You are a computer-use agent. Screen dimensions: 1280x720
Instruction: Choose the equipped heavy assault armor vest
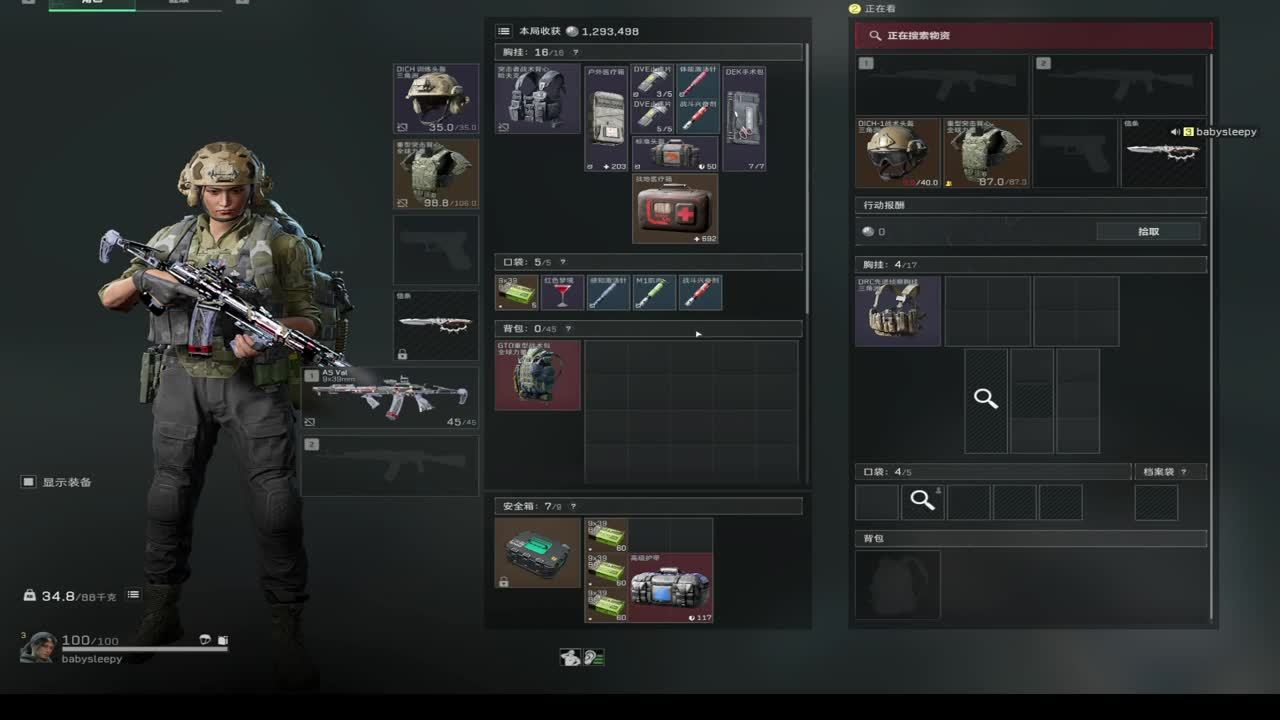pyautogui.click(x=436, y=174)
